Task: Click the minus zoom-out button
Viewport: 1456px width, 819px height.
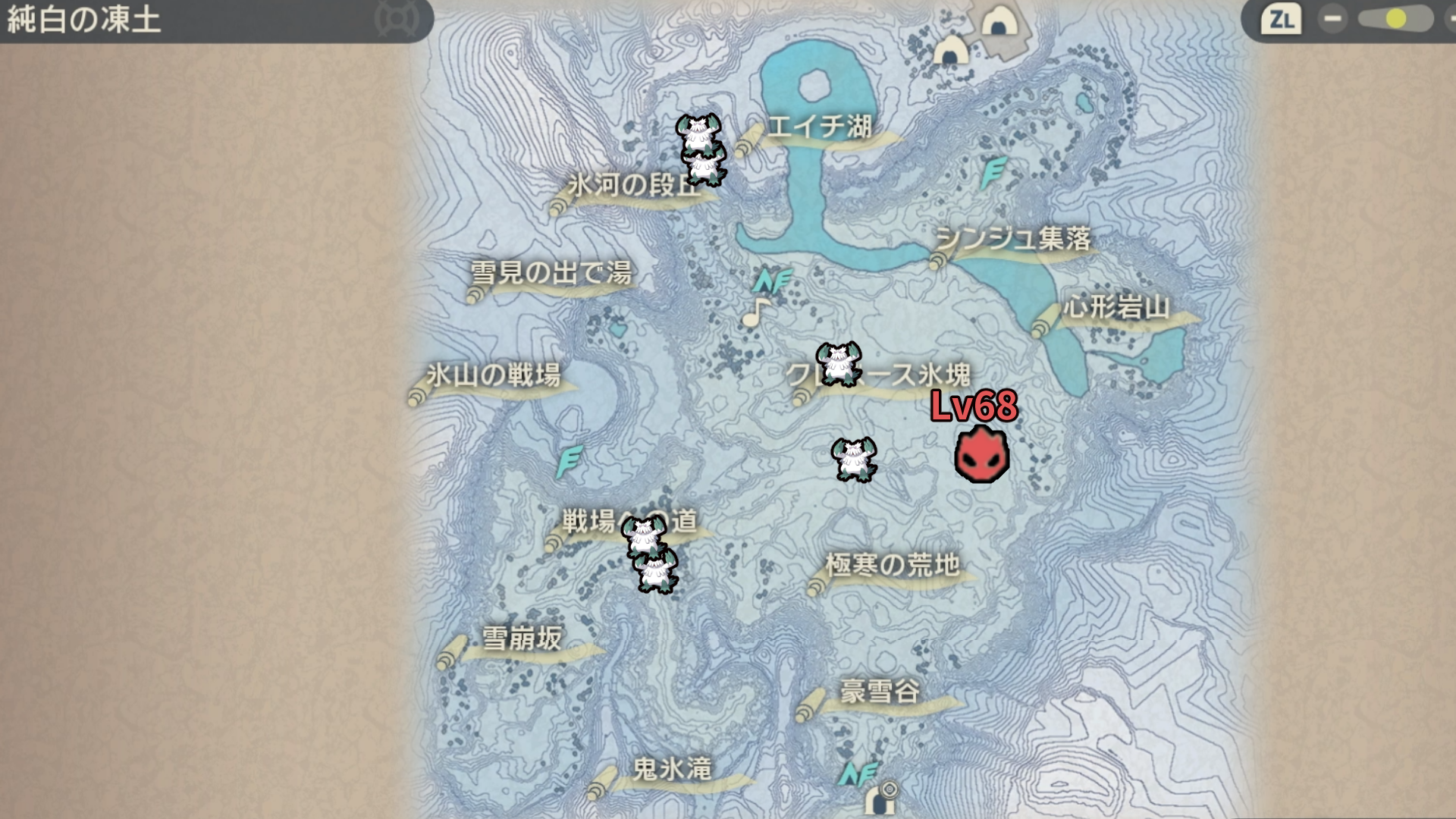Action: 1332,19
